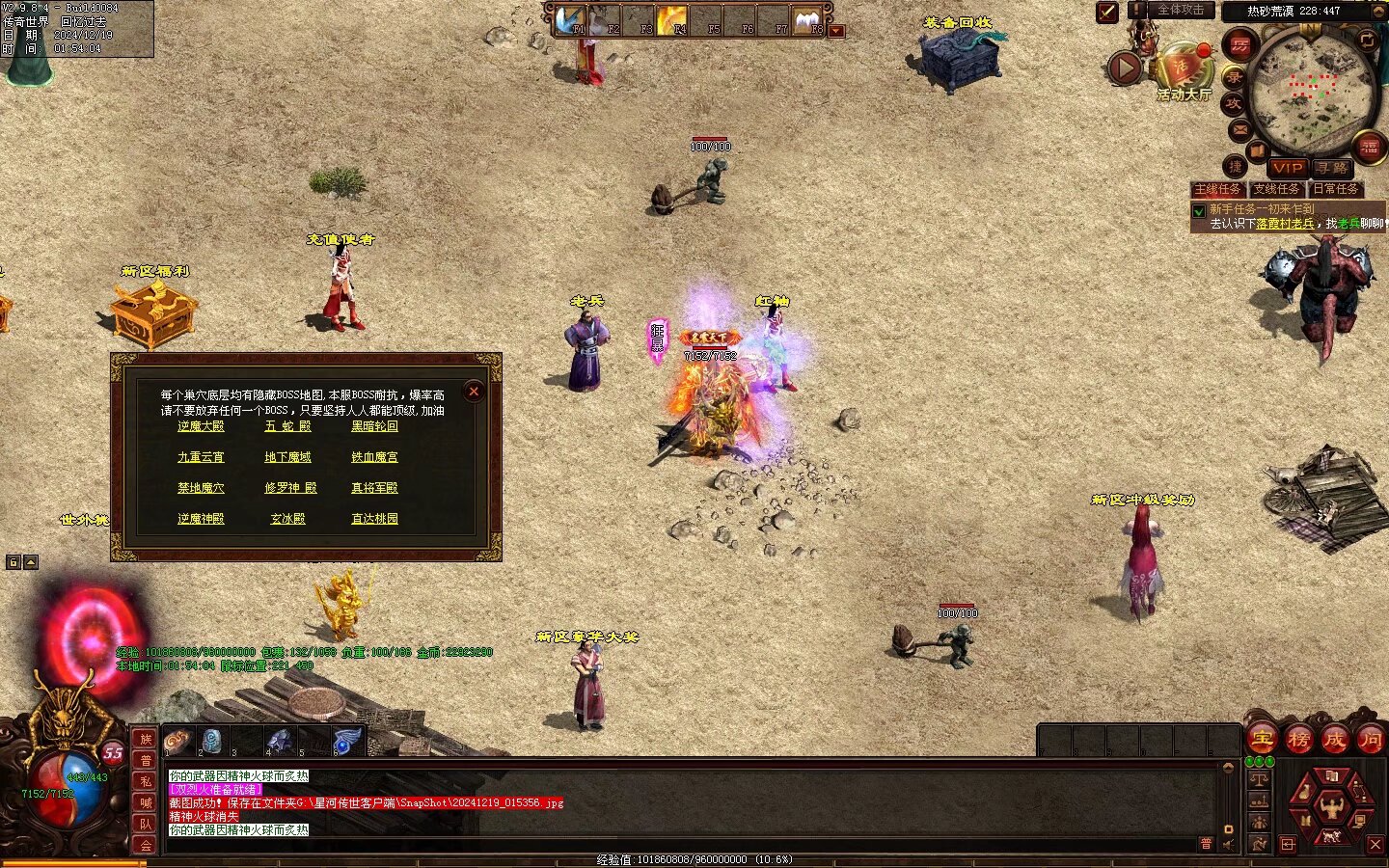Image resolution: width=1389 pixels, height=868 pixels.
Task: Click the VIP button below the minimap
Action: [x=1288, y=168]
